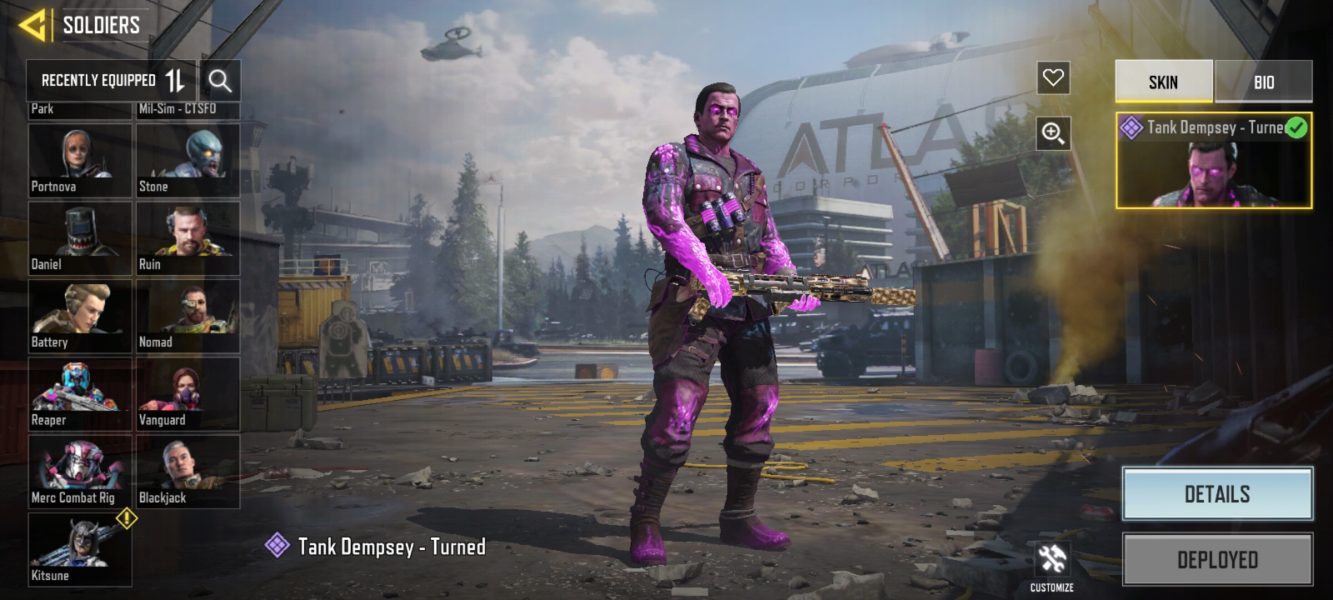Pick the Kitsune soldier
Viewport: 1333px width, 600px height.
(x=80, y=549)
